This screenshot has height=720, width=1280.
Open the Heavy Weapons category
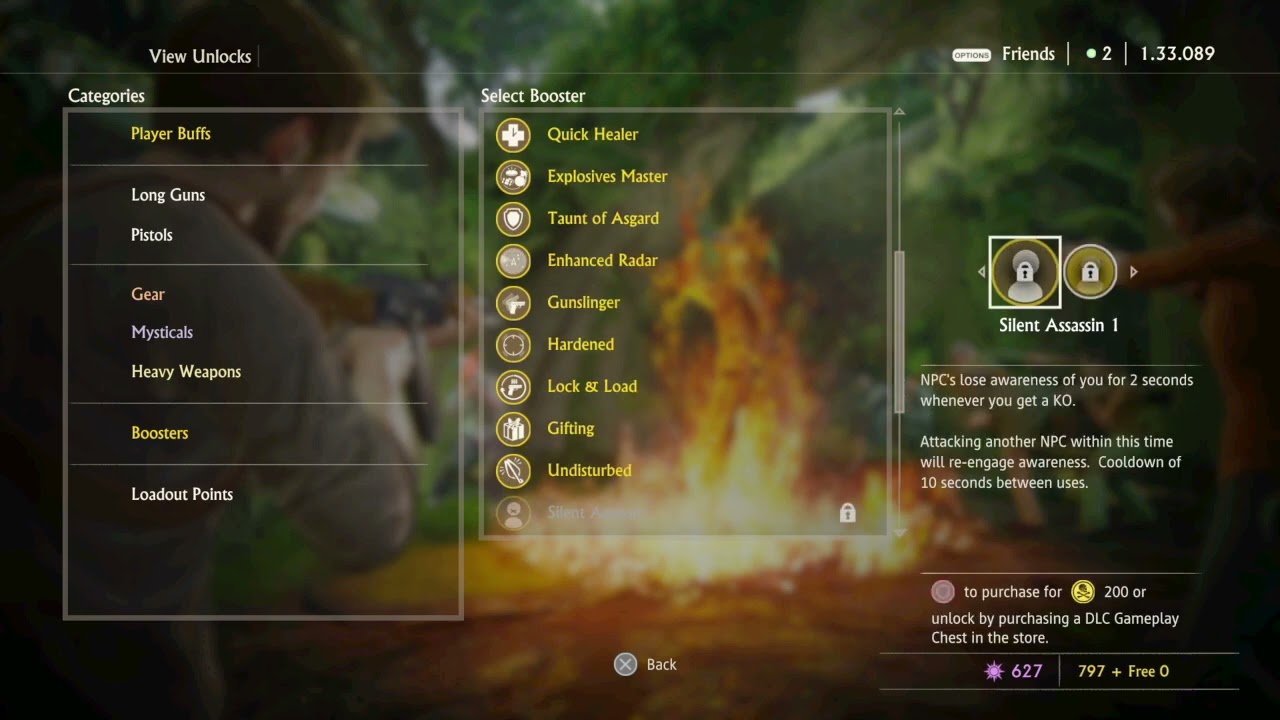click(x=186, y=372)
